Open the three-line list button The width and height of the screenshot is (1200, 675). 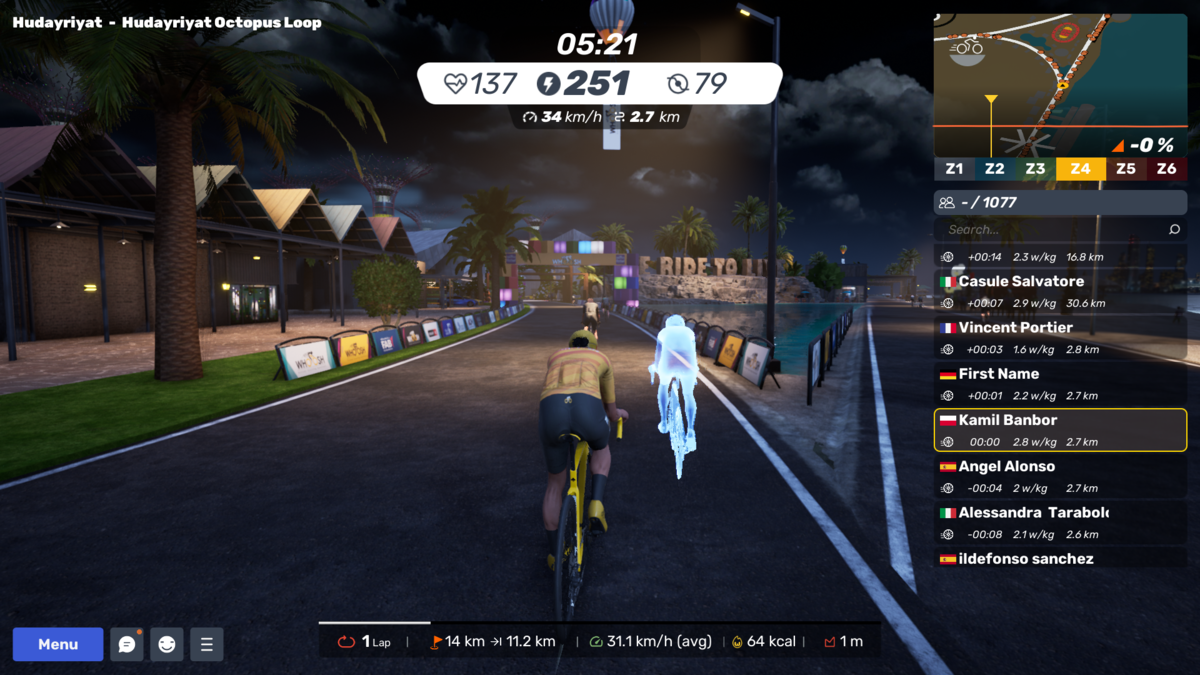click(x=207, y=644)
